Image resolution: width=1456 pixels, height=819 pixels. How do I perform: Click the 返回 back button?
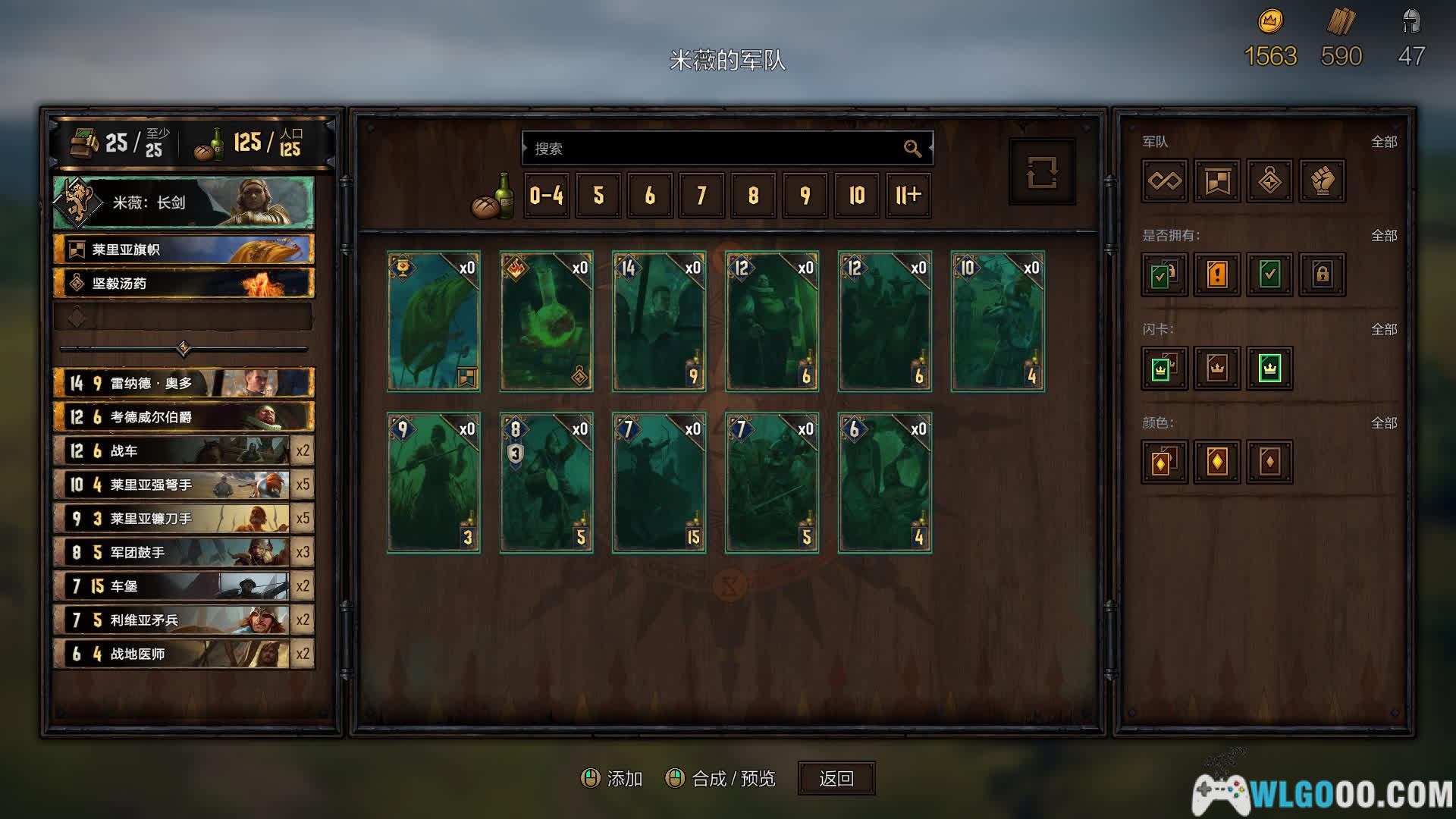pos(836,778)
